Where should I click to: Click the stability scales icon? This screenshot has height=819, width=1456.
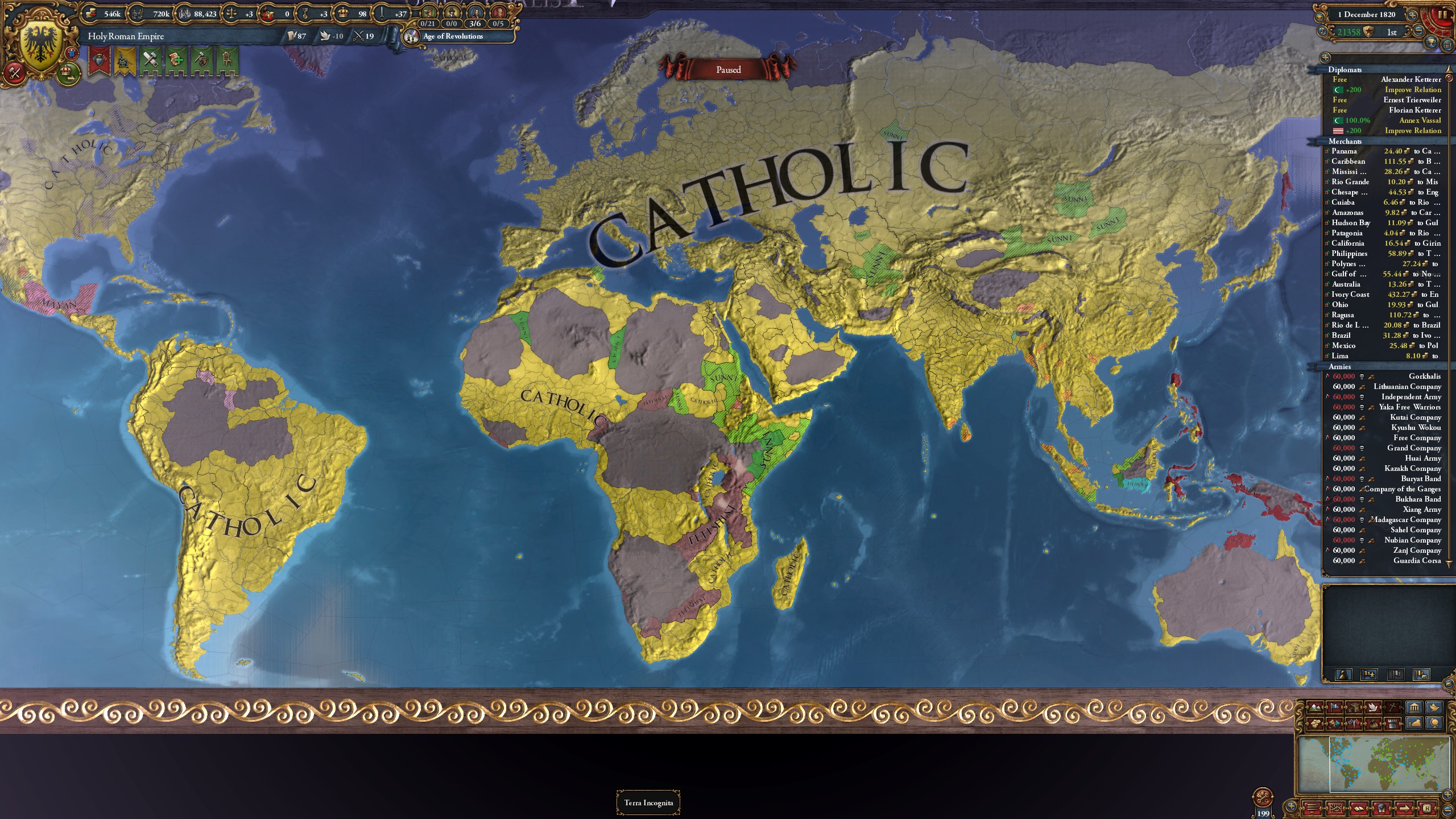click(x=231, y=13)
